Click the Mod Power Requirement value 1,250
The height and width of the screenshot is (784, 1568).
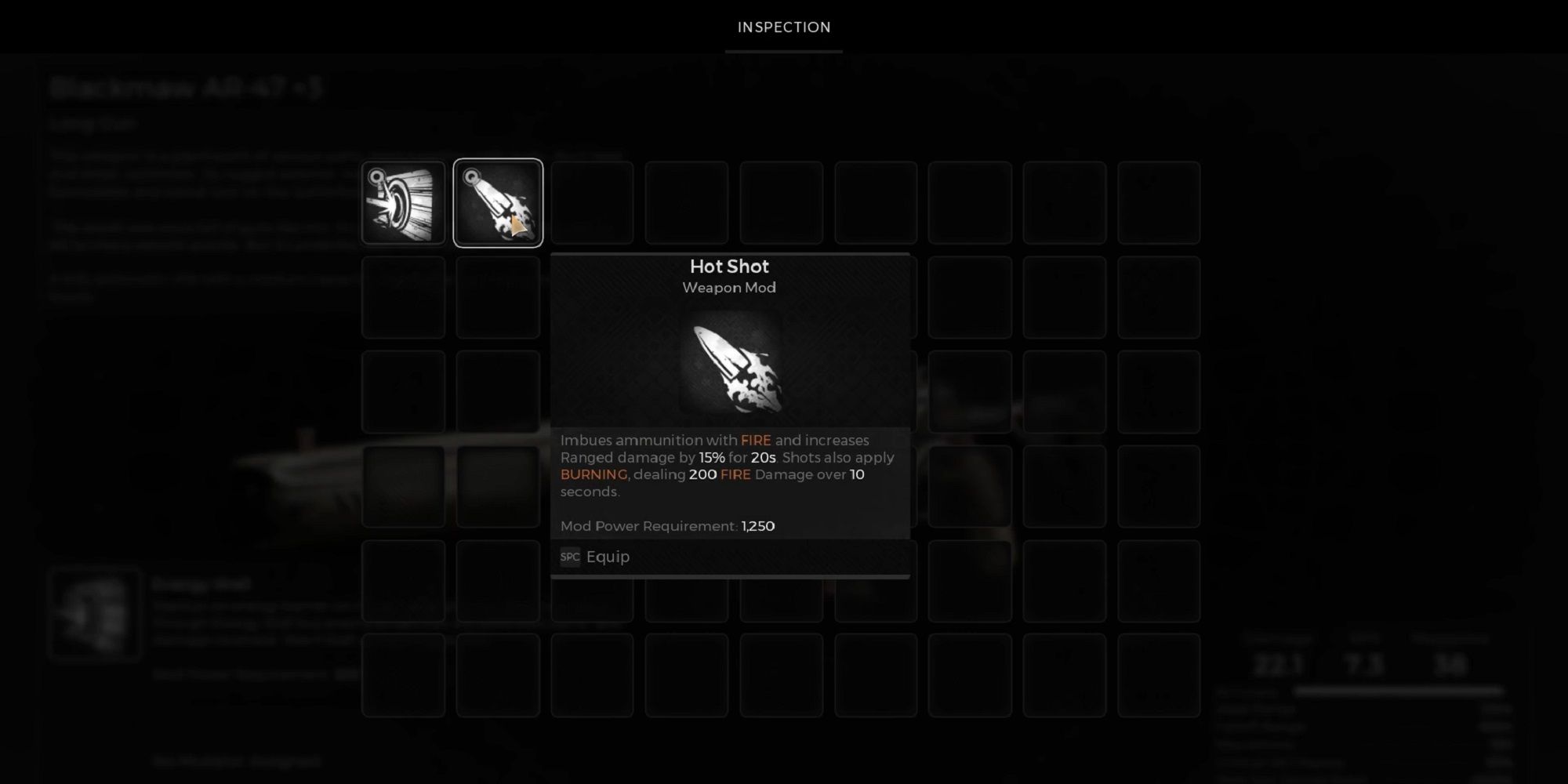tap(757, 526)
